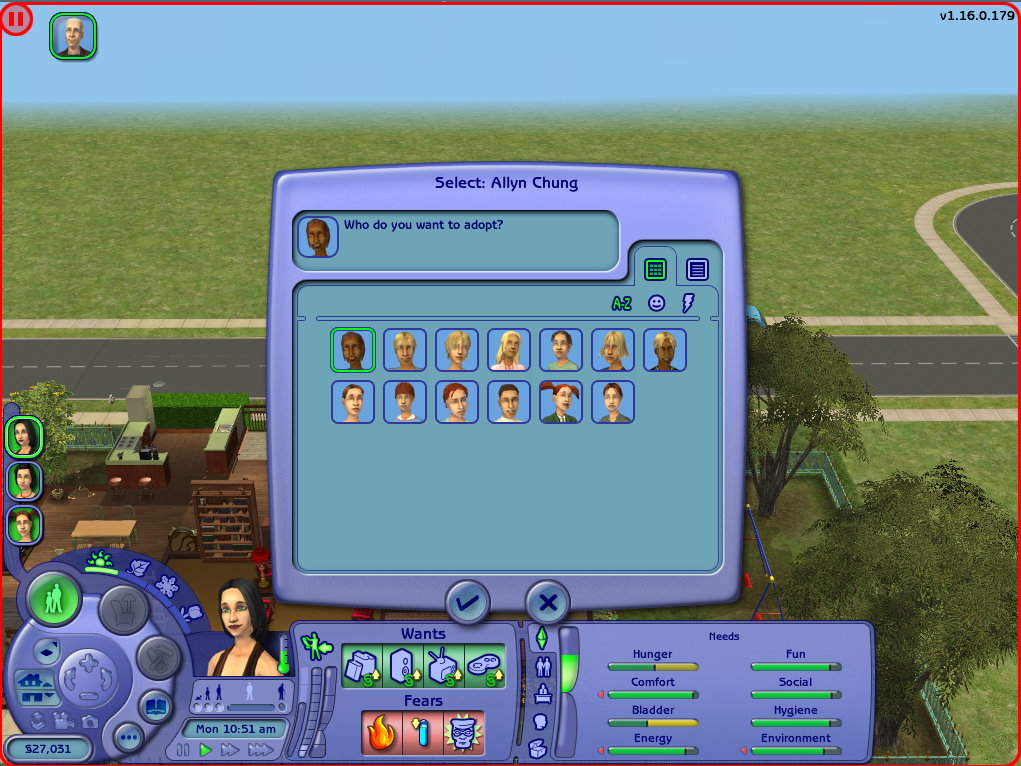The image size is (1021, 766).
Task: Open Build mode with the hammer and saw icon
Action: pyautogui.click(x=157, y=656)
